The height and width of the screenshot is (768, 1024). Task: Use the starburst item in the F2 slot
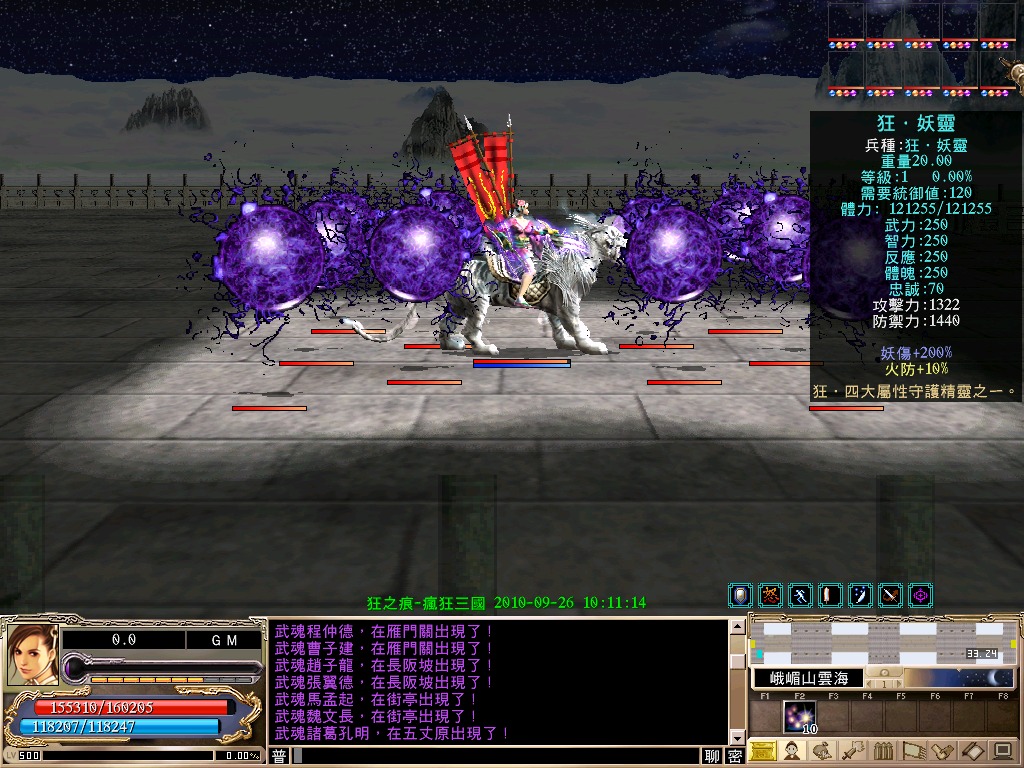pos(799,717)
